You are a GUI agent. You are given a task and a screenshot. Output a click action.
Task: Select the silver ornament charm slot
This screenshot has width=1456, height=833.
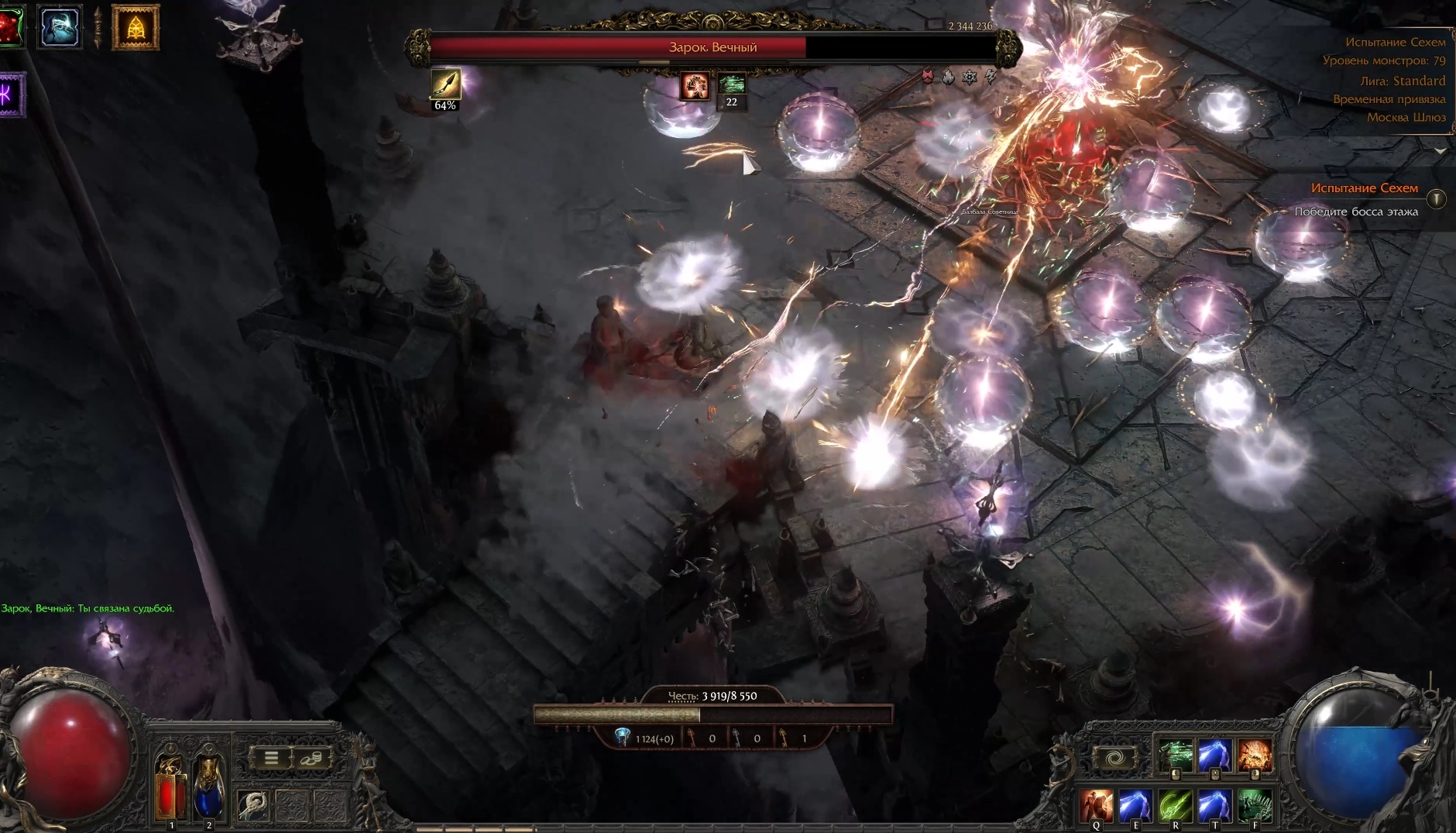click(252, 806)
